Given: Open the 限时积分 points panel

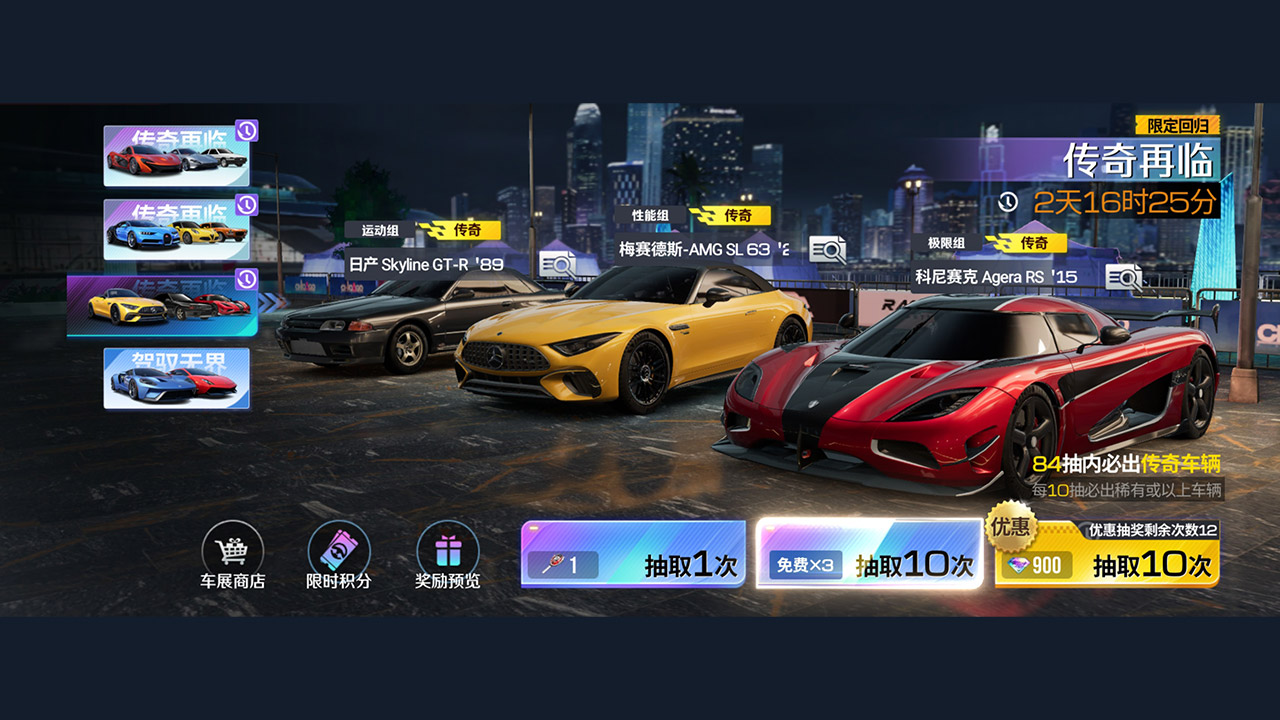Looking at the screenshot, I should 340,552.
